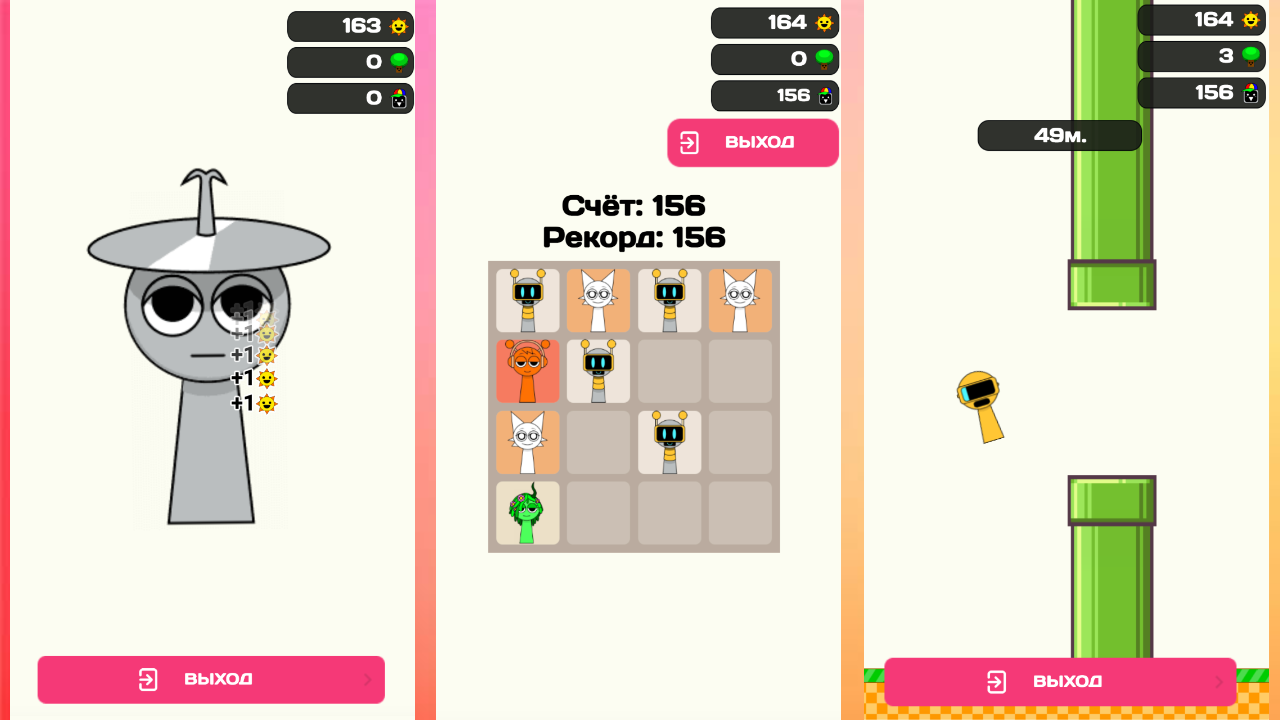Select the white cat tile in the top row
The height and width of the screenshot is (720, 1280).
point(598,300)
